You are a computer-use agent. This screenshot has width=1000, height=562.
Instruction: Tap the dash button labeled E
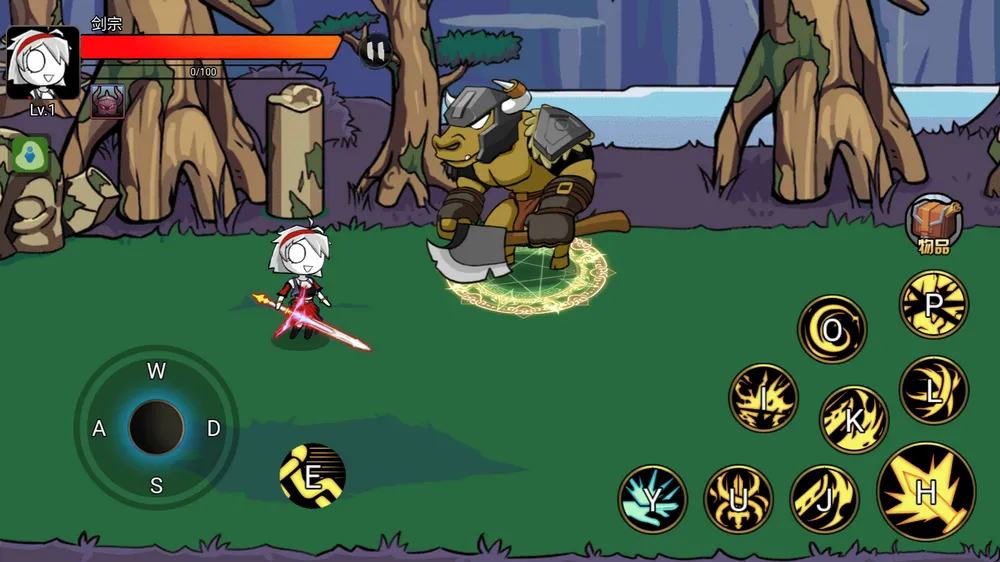coord(312,476)
